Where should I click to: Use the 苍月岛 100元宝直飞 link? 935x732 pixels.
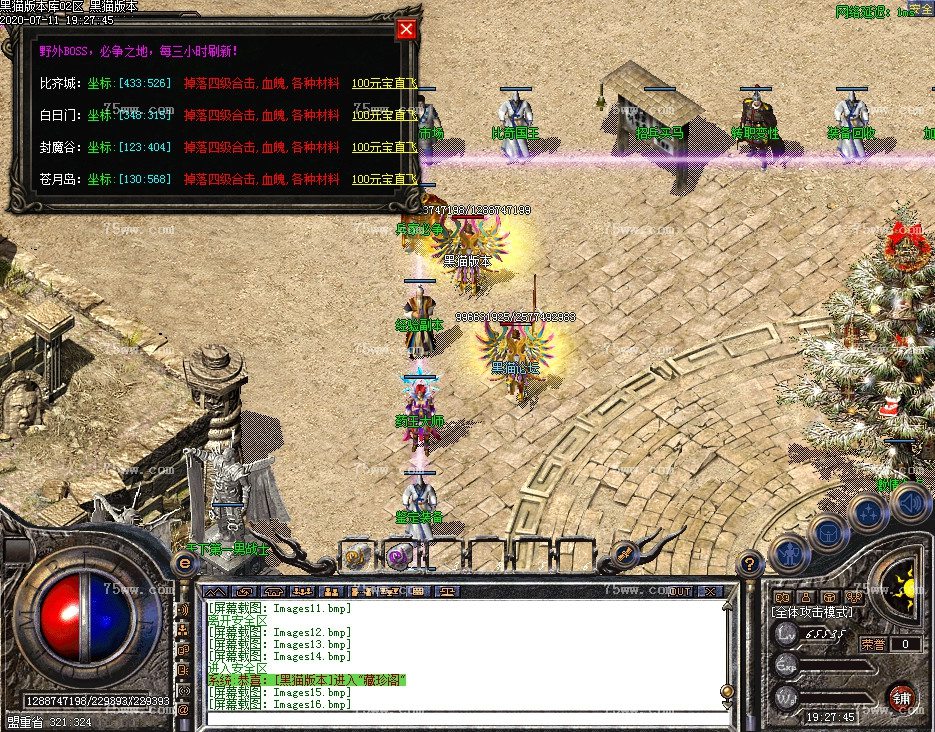[383, 179]
